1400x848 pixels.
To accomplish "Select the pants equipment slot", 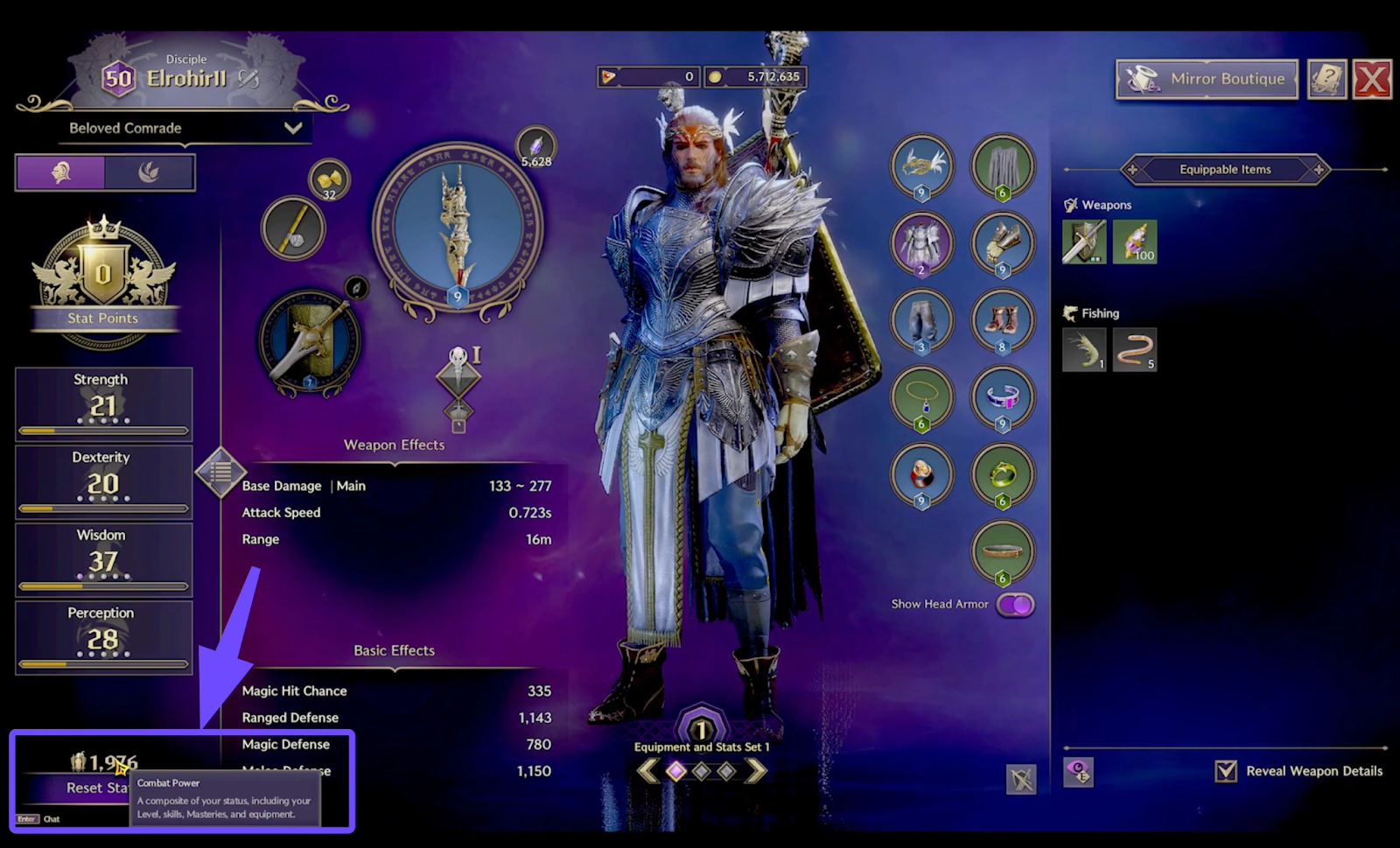I will point(921,319).
